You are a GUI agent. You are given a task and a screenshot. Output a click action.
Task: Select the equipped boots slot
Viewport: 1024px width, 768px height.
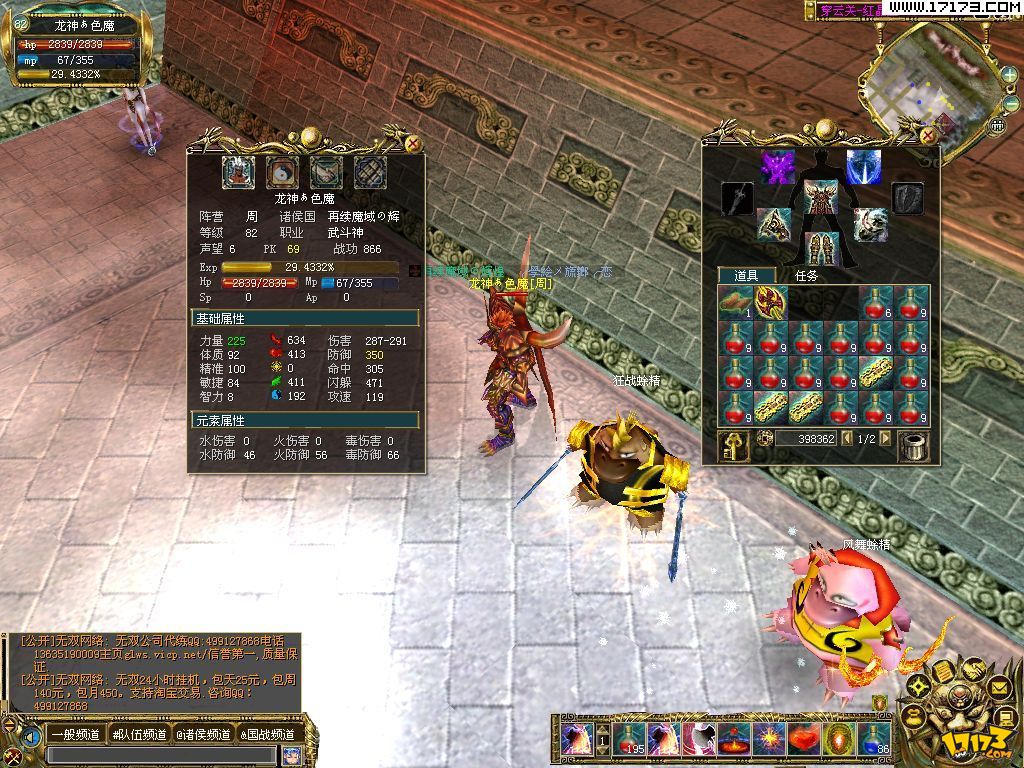[x=822, y=247]
